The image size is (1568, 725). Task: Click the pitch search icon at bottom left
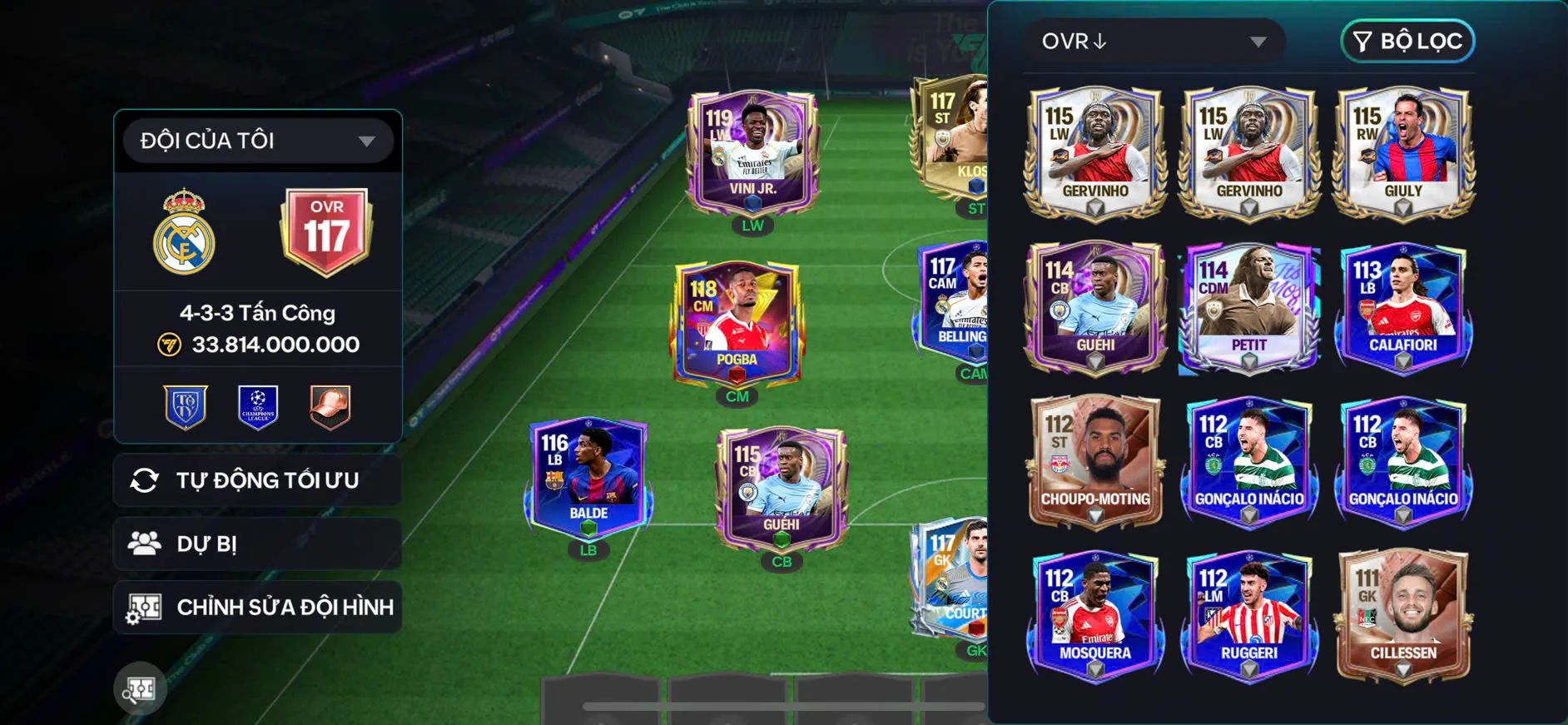[141, 688]
